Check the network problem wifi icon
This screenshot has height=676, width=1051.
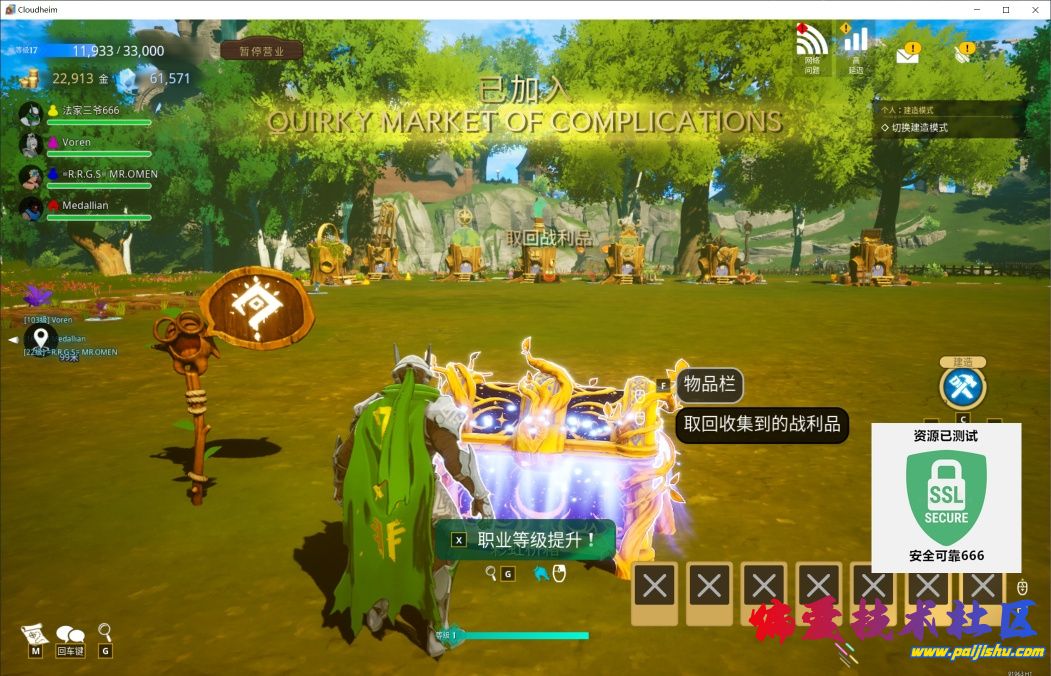[812, 42]
